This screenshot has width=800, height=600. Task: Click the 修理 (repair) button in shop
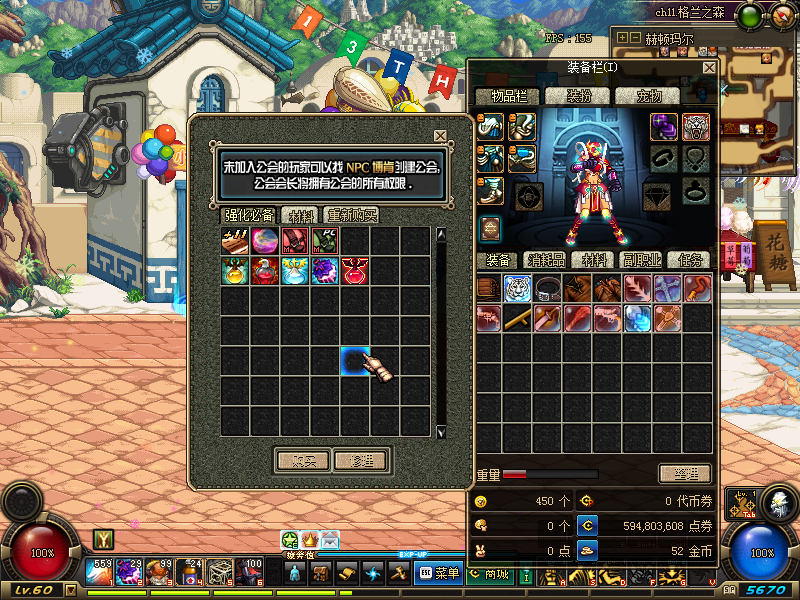(360, 461)
